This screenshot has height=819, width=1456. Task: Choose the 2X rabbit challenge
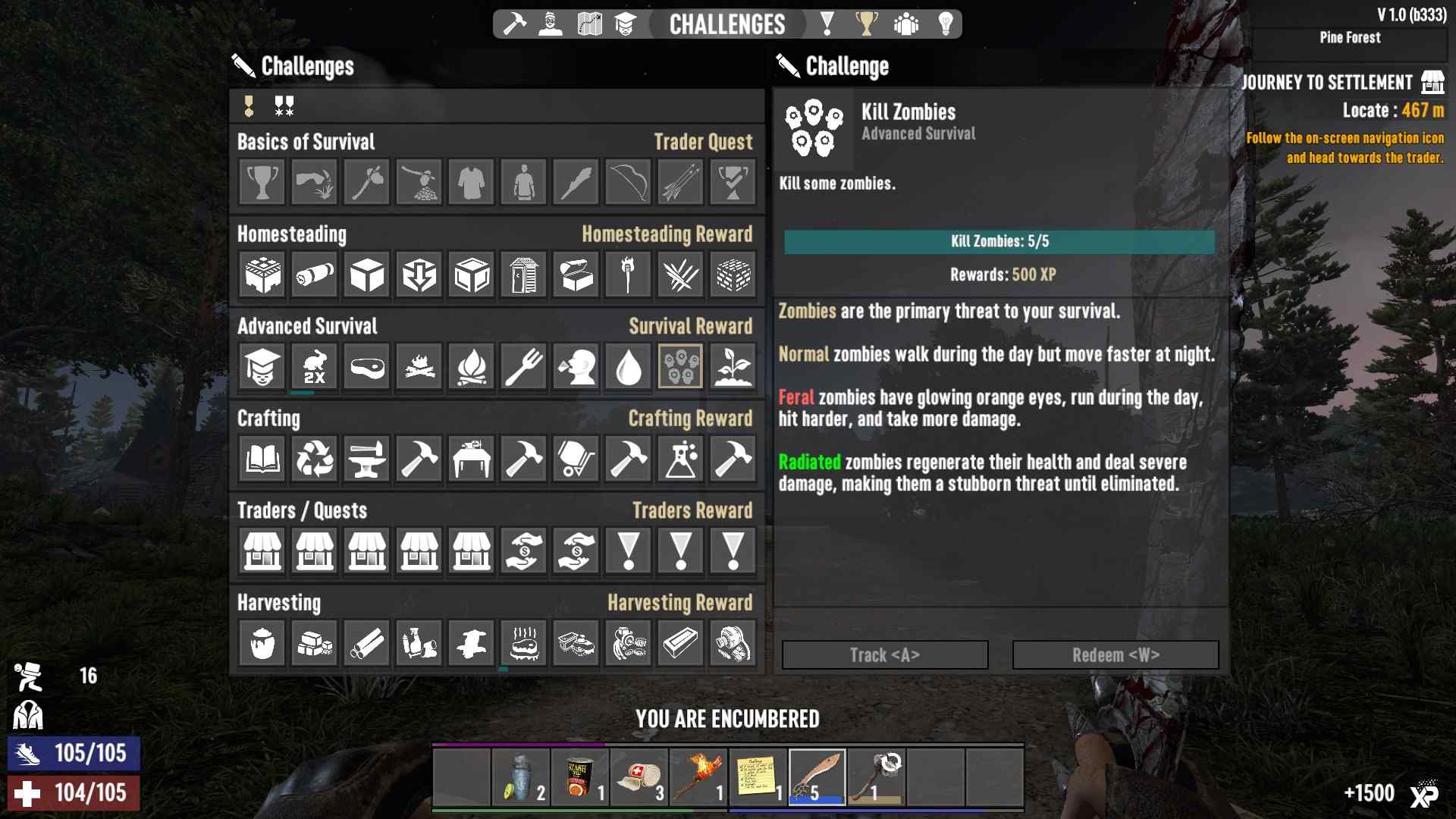tap(315, 367)
